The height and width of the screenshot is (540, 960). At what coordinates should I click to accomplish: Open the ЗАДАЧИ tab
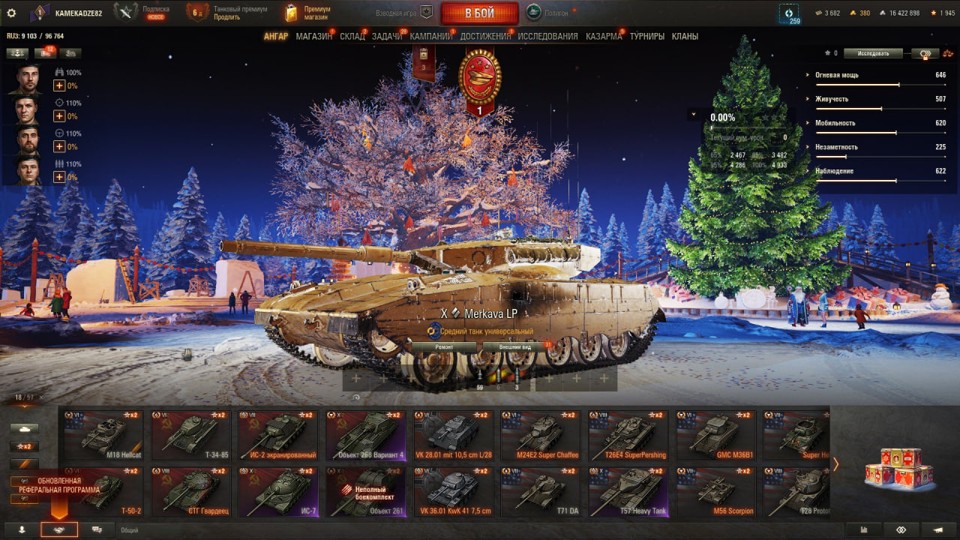(387, 37)
